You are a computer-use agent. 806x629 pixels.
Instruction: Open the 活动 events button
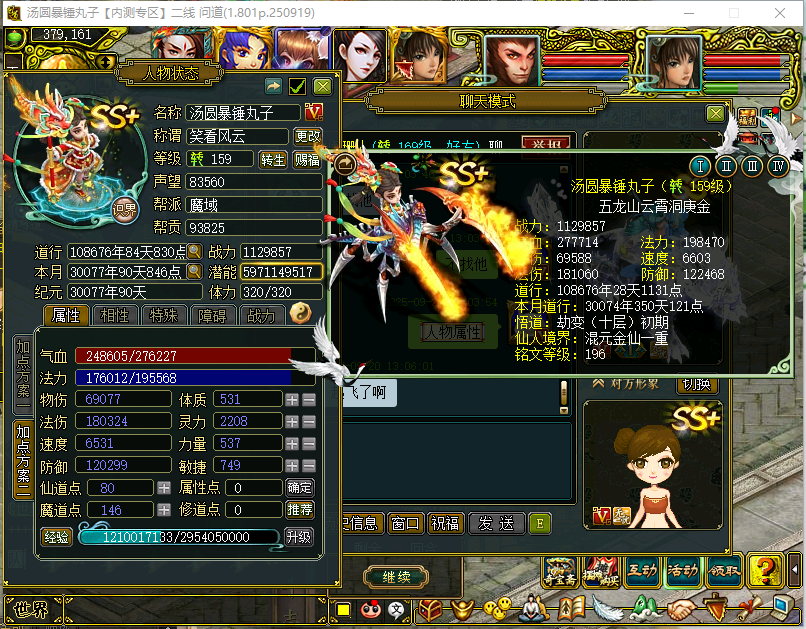pyautogui.click(x=683, y=570)
